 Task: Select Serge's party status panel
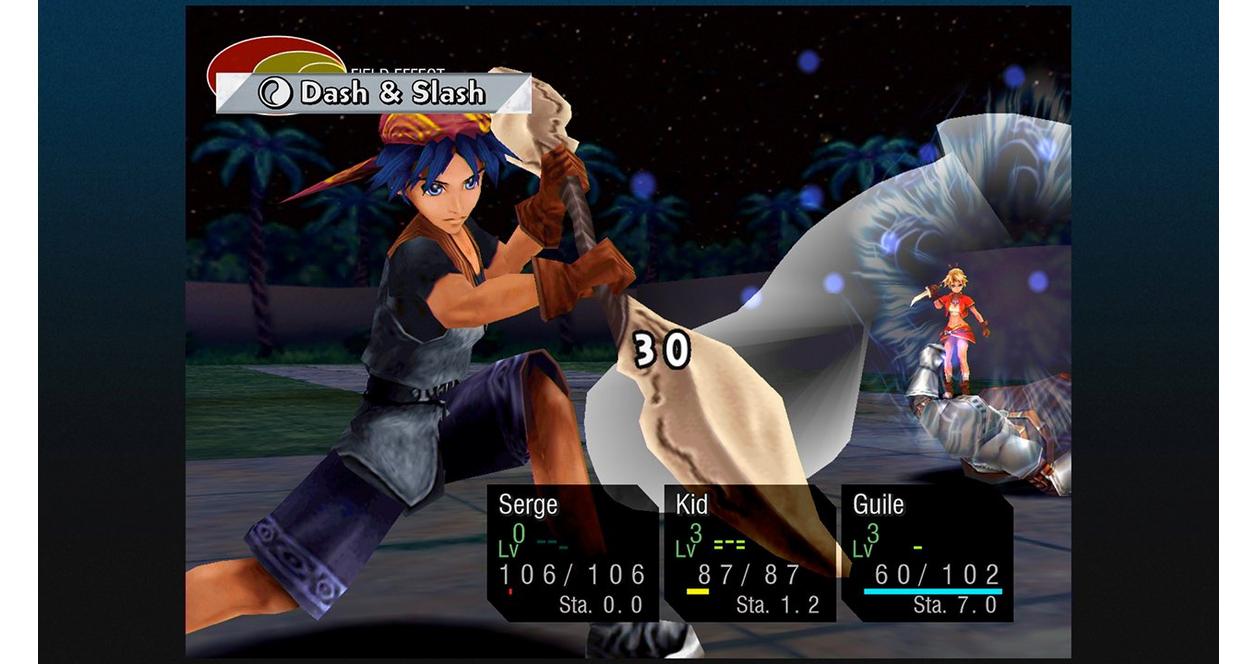point(571,553)
